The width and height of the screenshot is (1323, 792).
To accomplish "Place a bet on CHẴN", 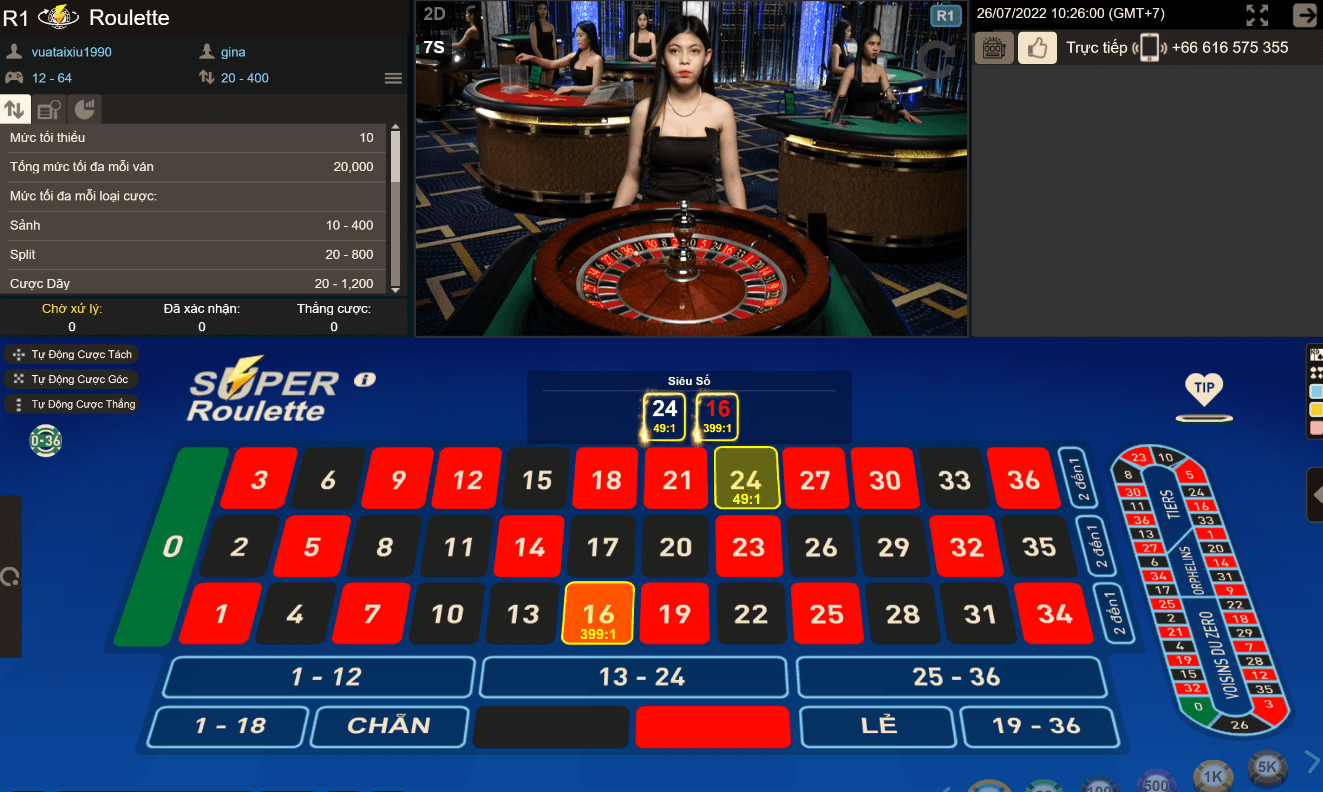I will (388, 726).
